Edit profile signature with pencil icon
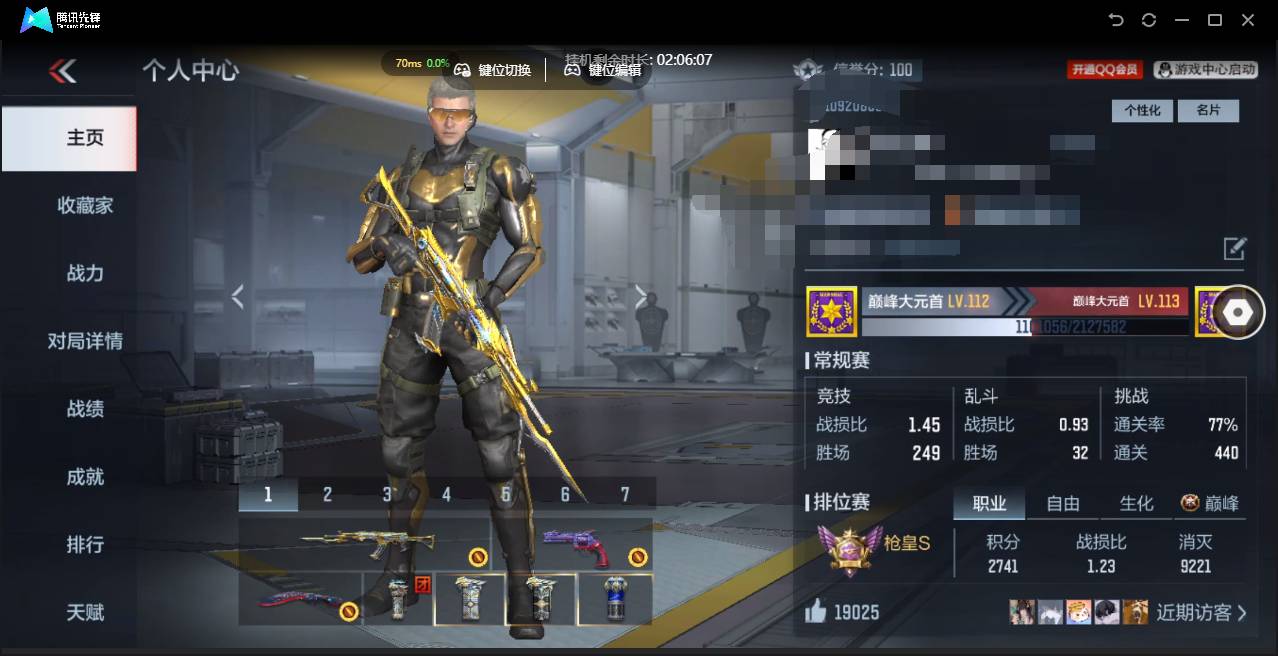Viewport: 1278px width, 656px height. (1234, 248)
